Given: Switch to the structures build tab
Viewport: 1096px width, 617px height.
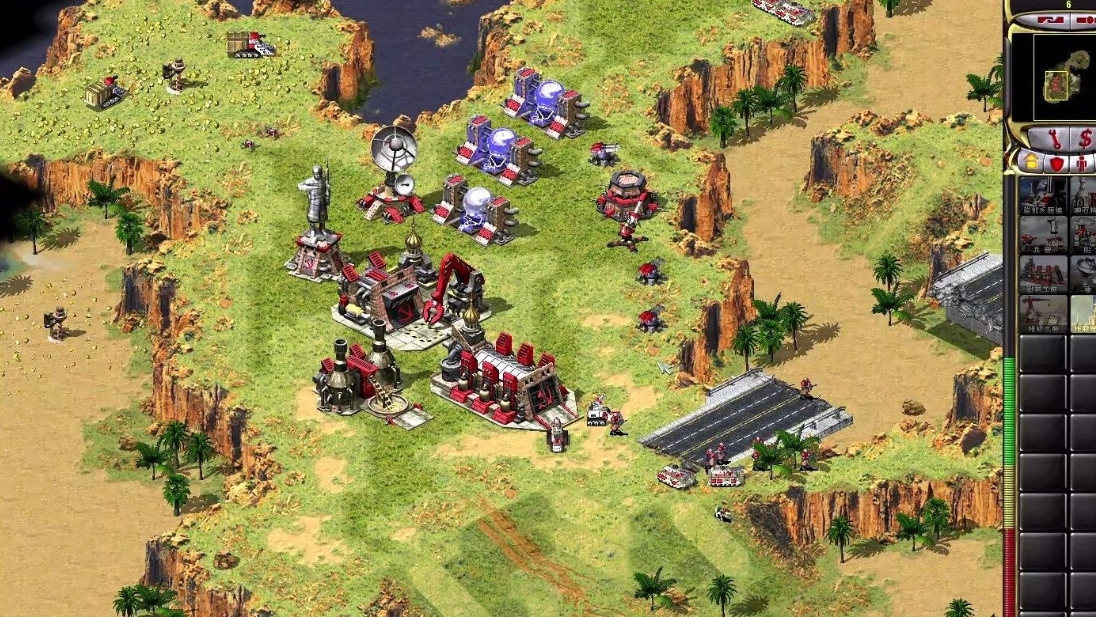Looking at the screenshot, I should 1030,163.
